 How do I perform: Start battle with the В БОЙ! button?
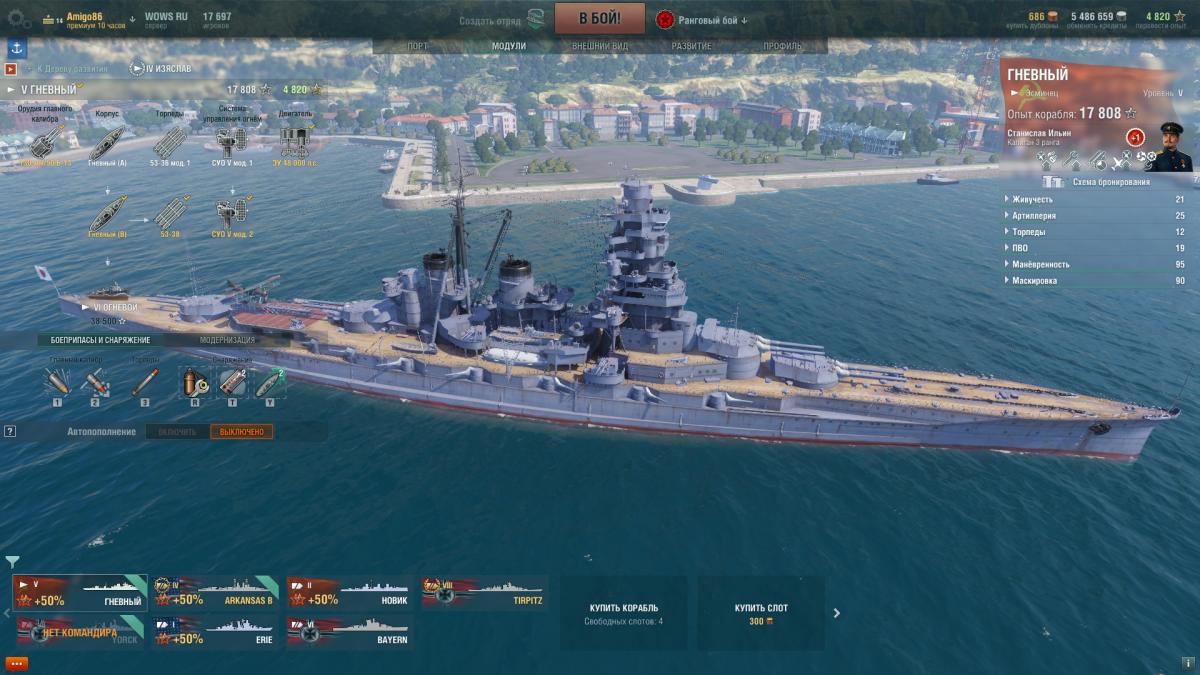point(599,18)
